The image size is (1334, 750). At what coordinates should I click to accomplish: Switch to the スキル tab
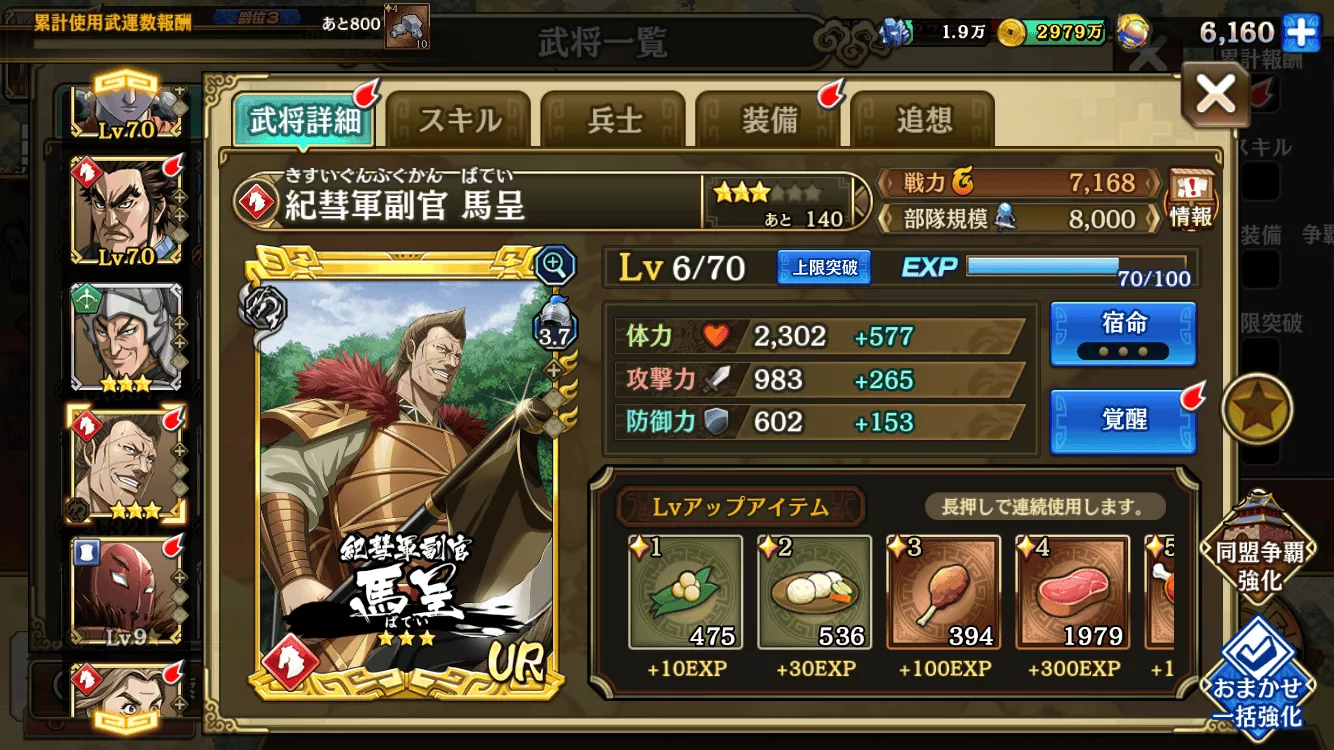coord(459,117)
